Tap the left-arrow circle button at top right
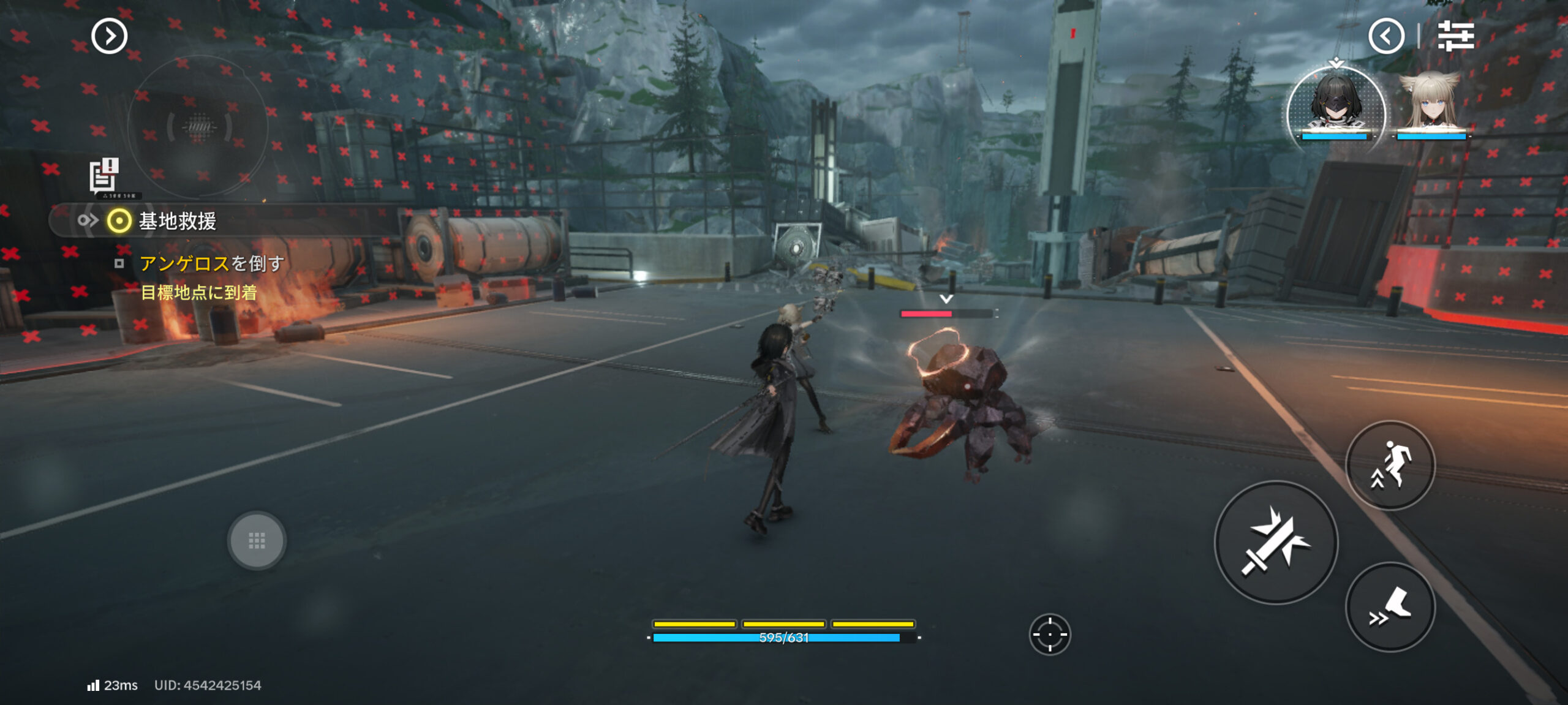1568x705 pixels. pos(1386,36)
